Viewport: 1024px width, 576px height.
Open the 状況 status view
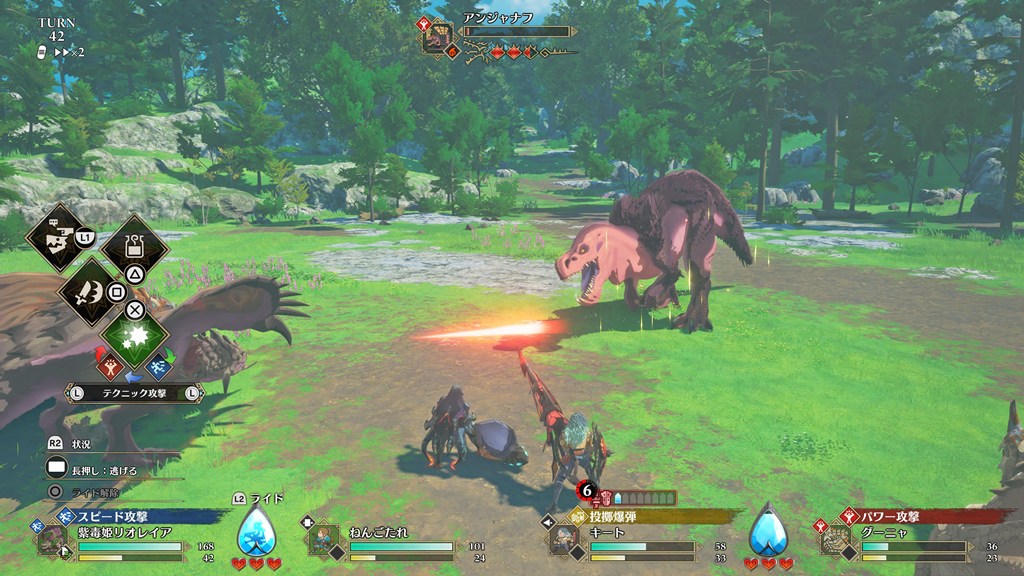(70, 444)
